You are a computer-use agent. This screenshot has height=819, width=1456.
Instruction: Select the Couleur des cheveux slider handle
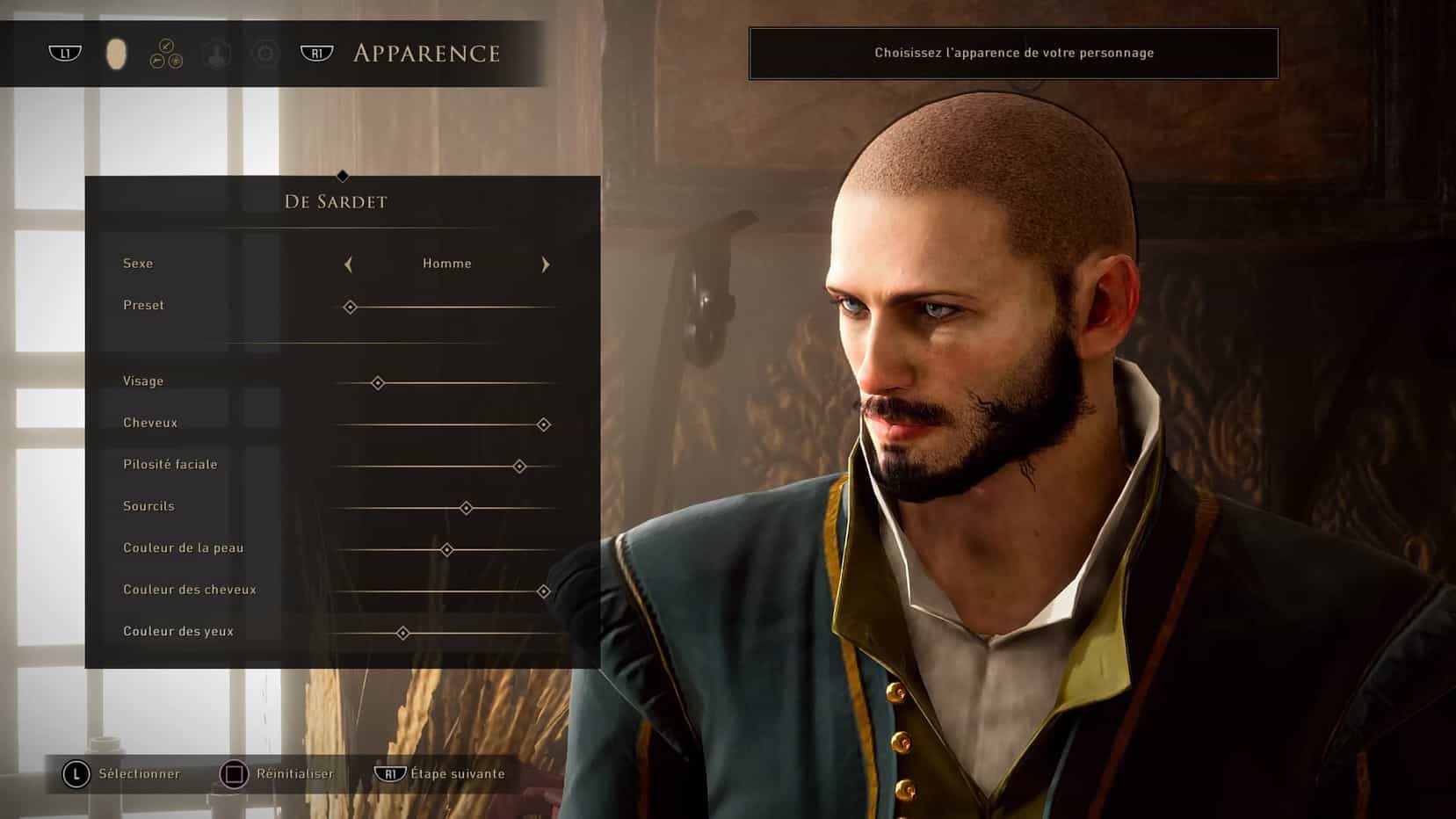click(x=544, y=591)
